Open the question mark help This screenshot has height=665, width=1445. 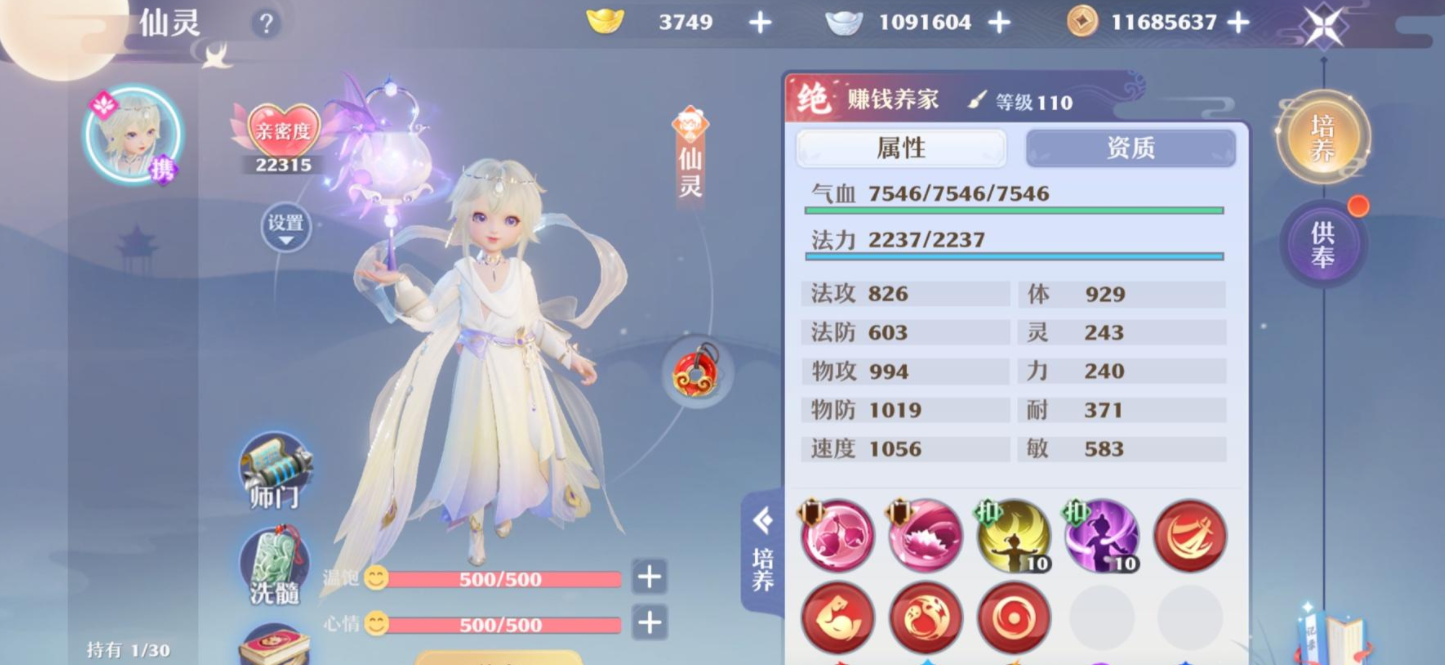pos(265,23)
